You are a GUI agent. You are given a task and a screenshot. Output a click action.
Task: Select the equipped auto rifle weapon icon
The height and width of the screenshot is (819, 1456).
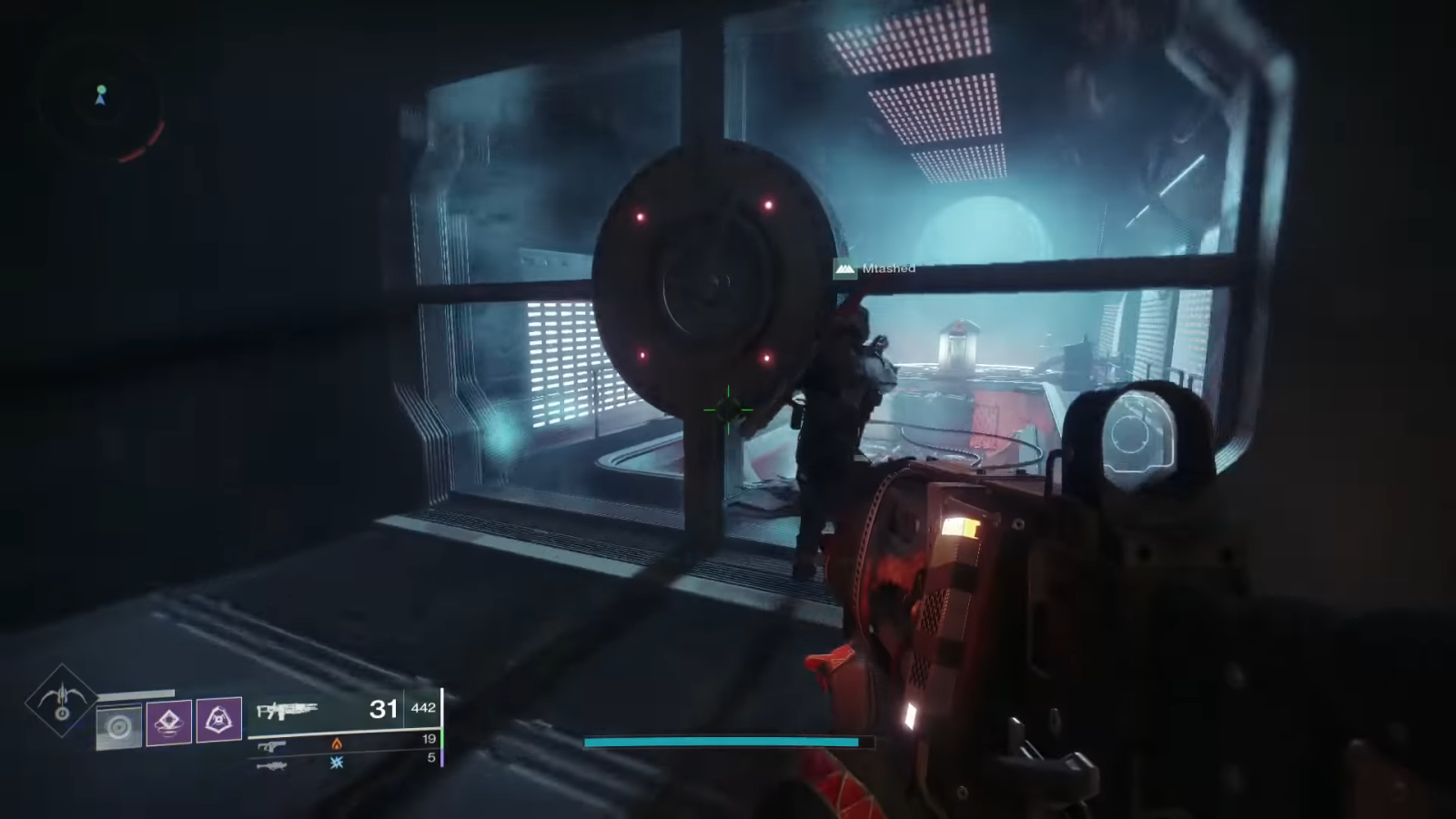point(287,710)
